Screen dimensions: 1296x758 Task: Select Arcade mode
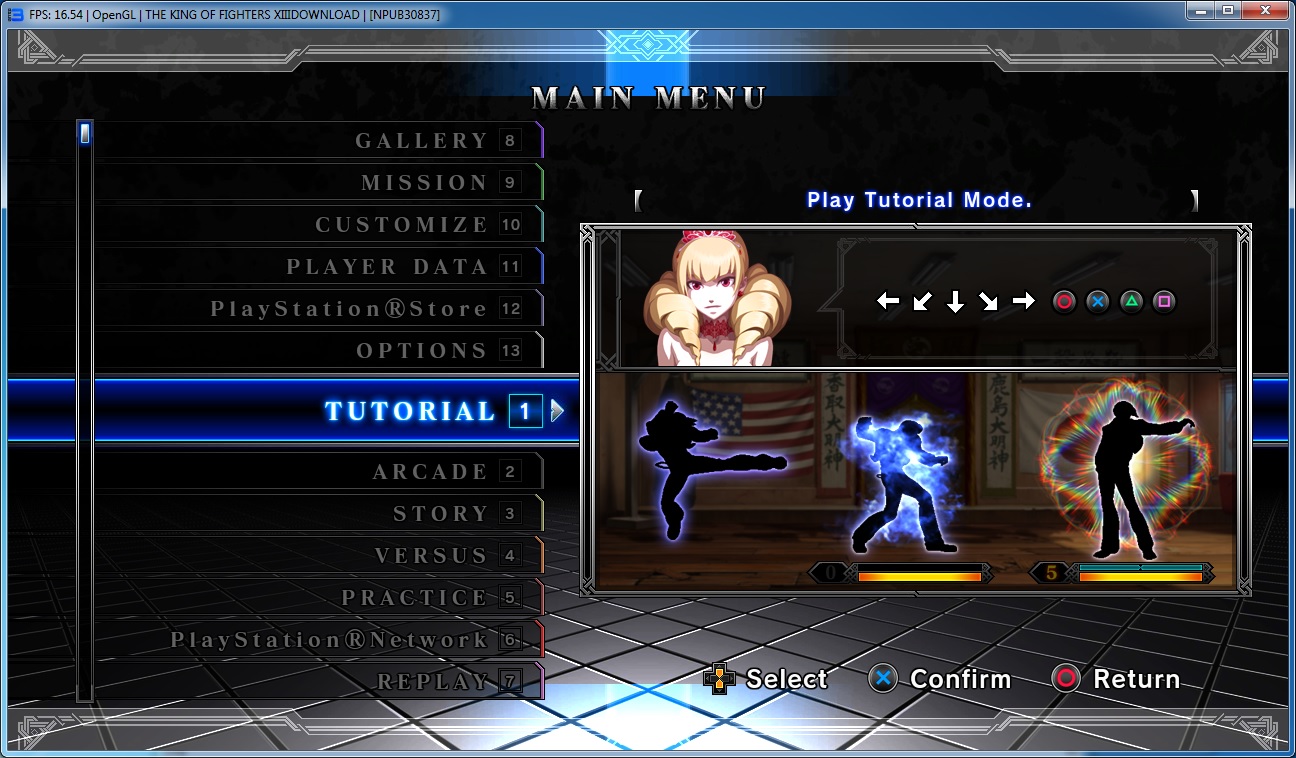[430, 472]
